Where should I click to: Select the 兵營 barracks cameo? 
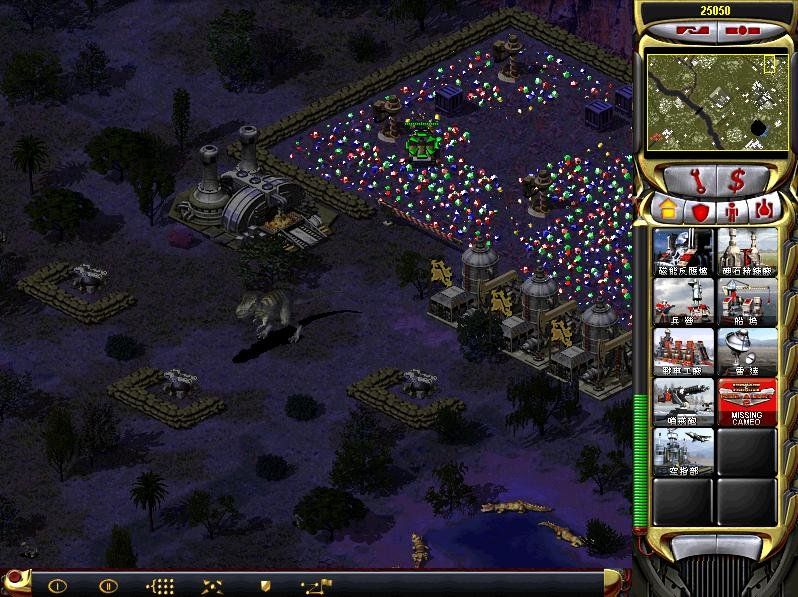coord(683,301)
